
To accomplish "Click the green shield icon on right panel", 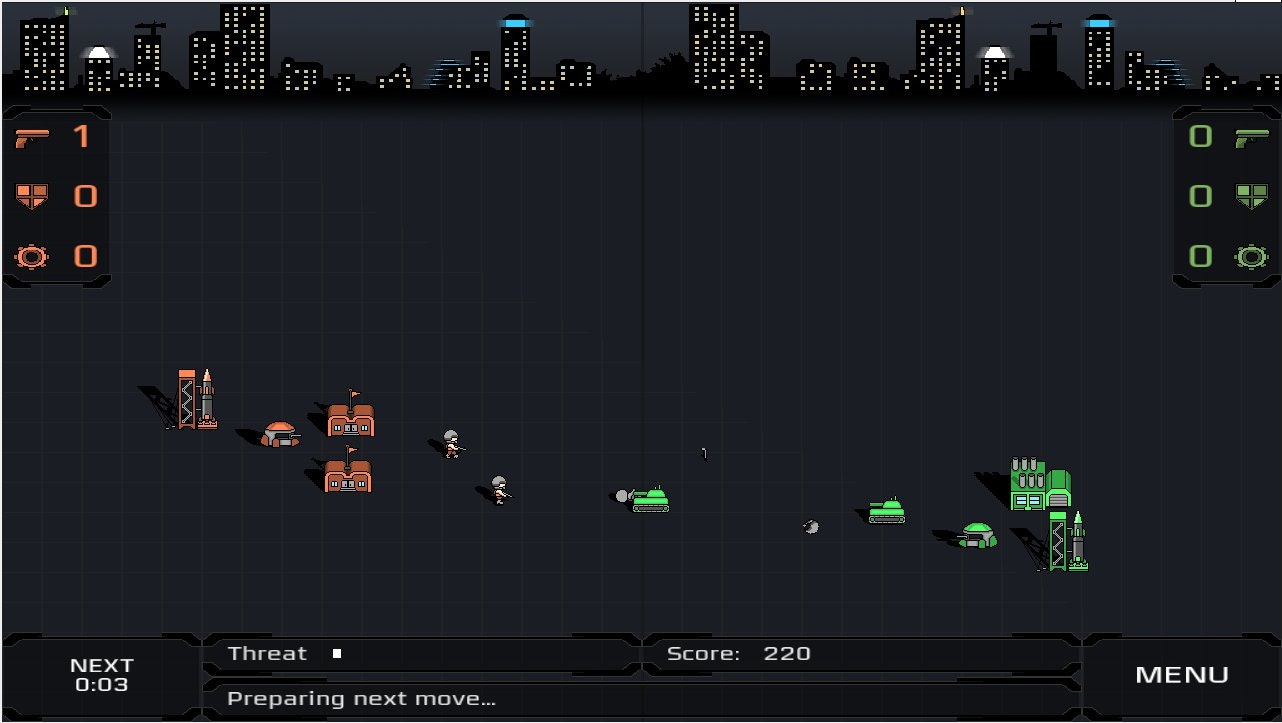I will [1250, 197].
